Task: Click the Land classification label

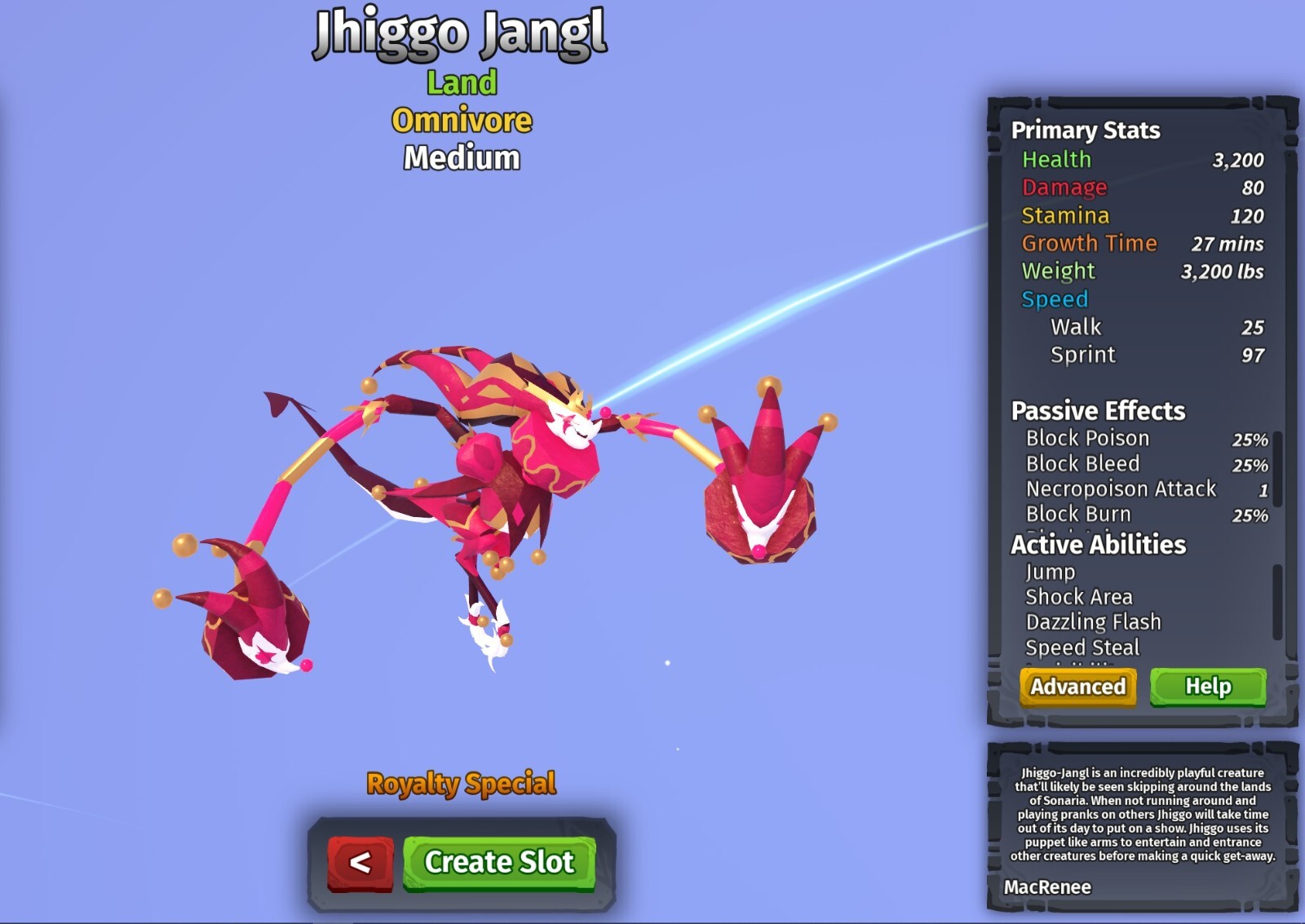Action: click(x=460, y=82)
